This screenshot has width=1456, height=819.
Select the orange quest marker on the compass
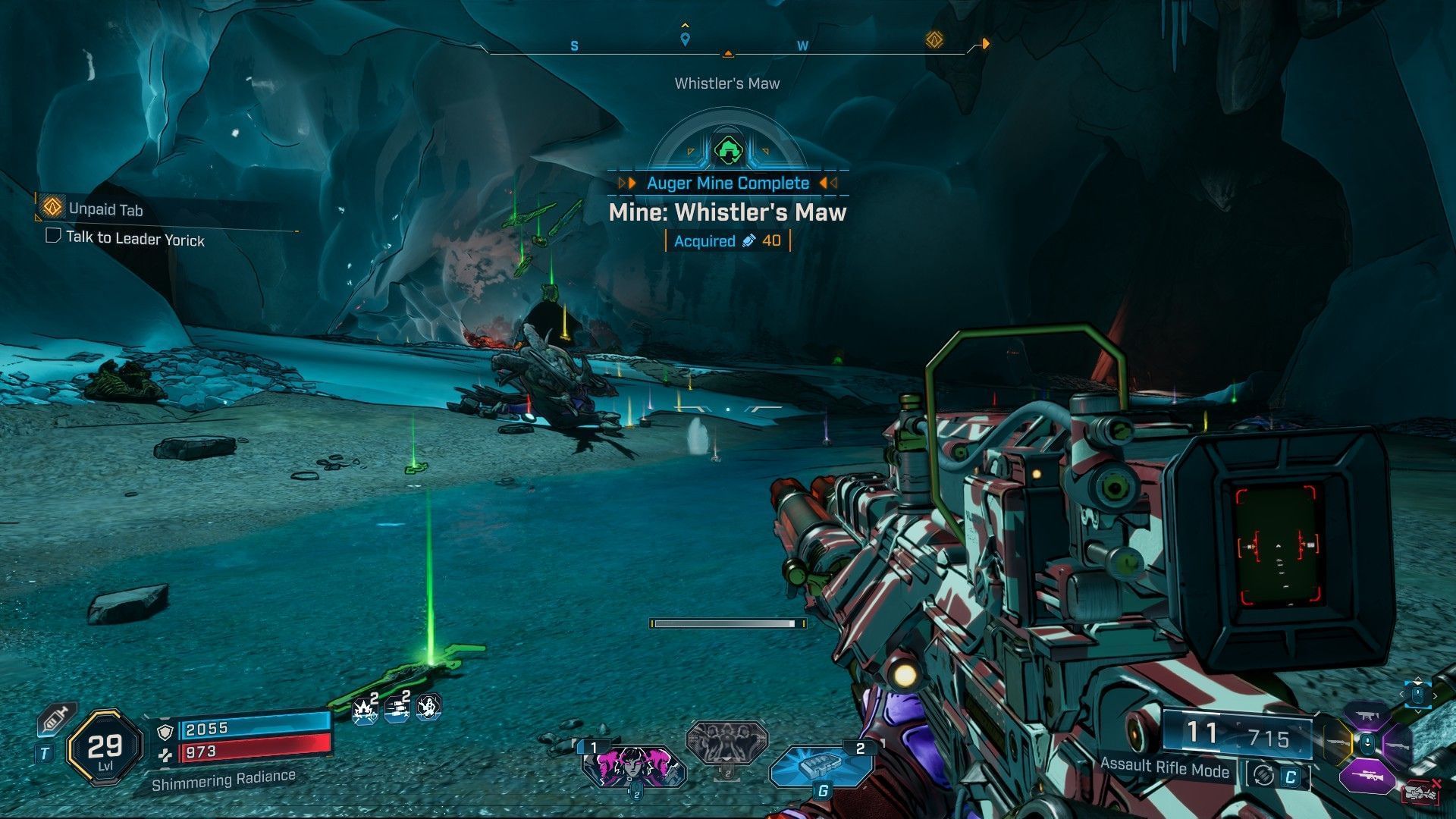click(934, 39)
